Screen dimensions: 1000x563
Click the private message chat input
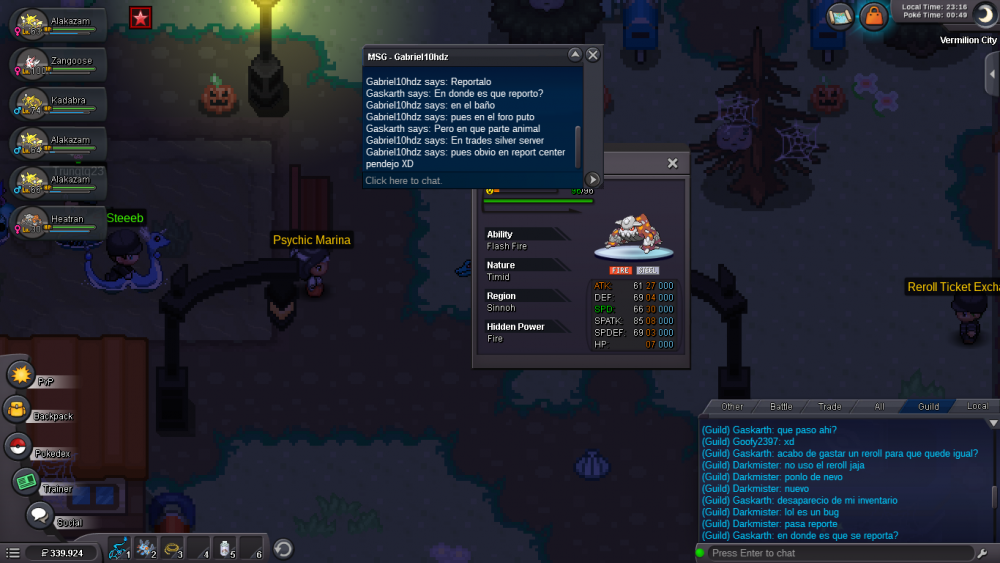(470, 181)
